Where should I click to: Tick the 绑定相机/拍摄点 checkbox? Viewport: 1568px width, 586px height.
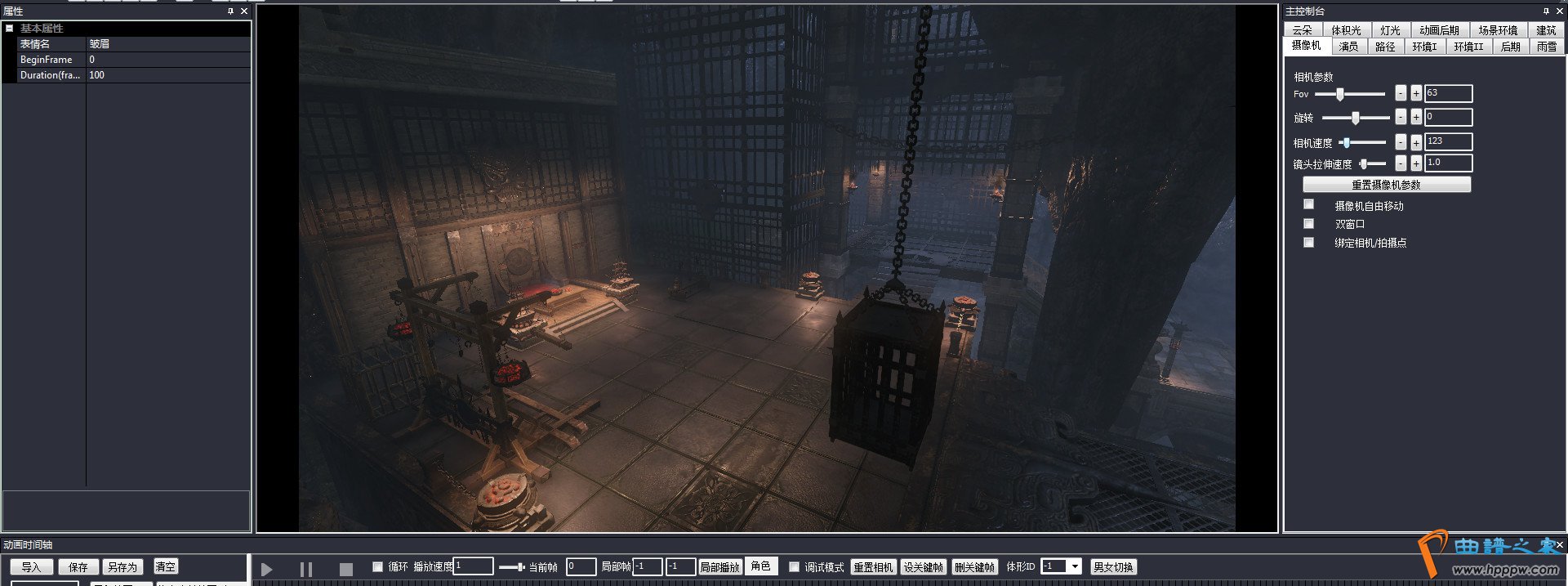tap(1308, 242)
